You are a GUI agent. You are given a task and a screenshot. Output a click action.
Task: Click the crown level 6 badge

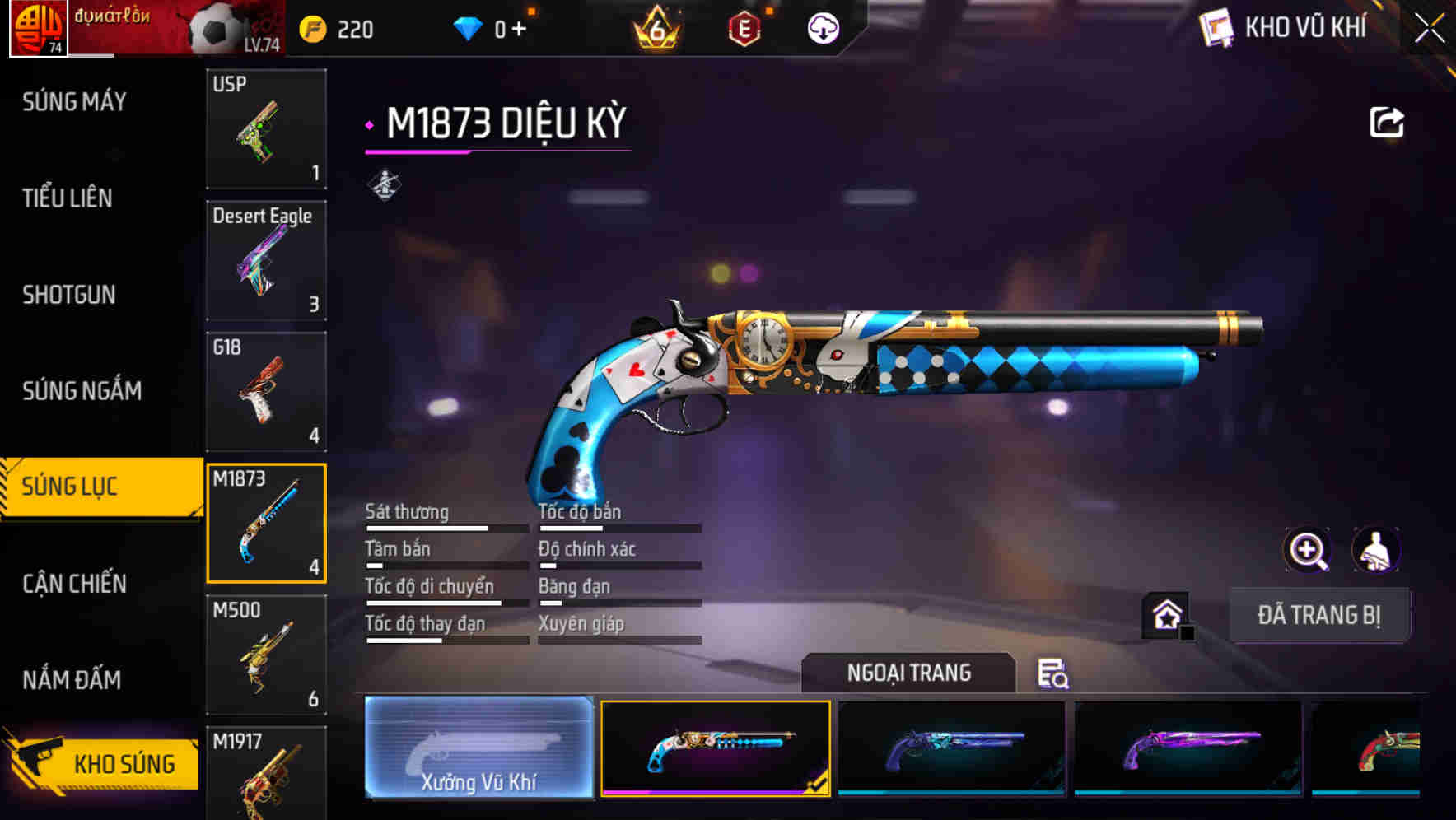click(x=655, y=27)
